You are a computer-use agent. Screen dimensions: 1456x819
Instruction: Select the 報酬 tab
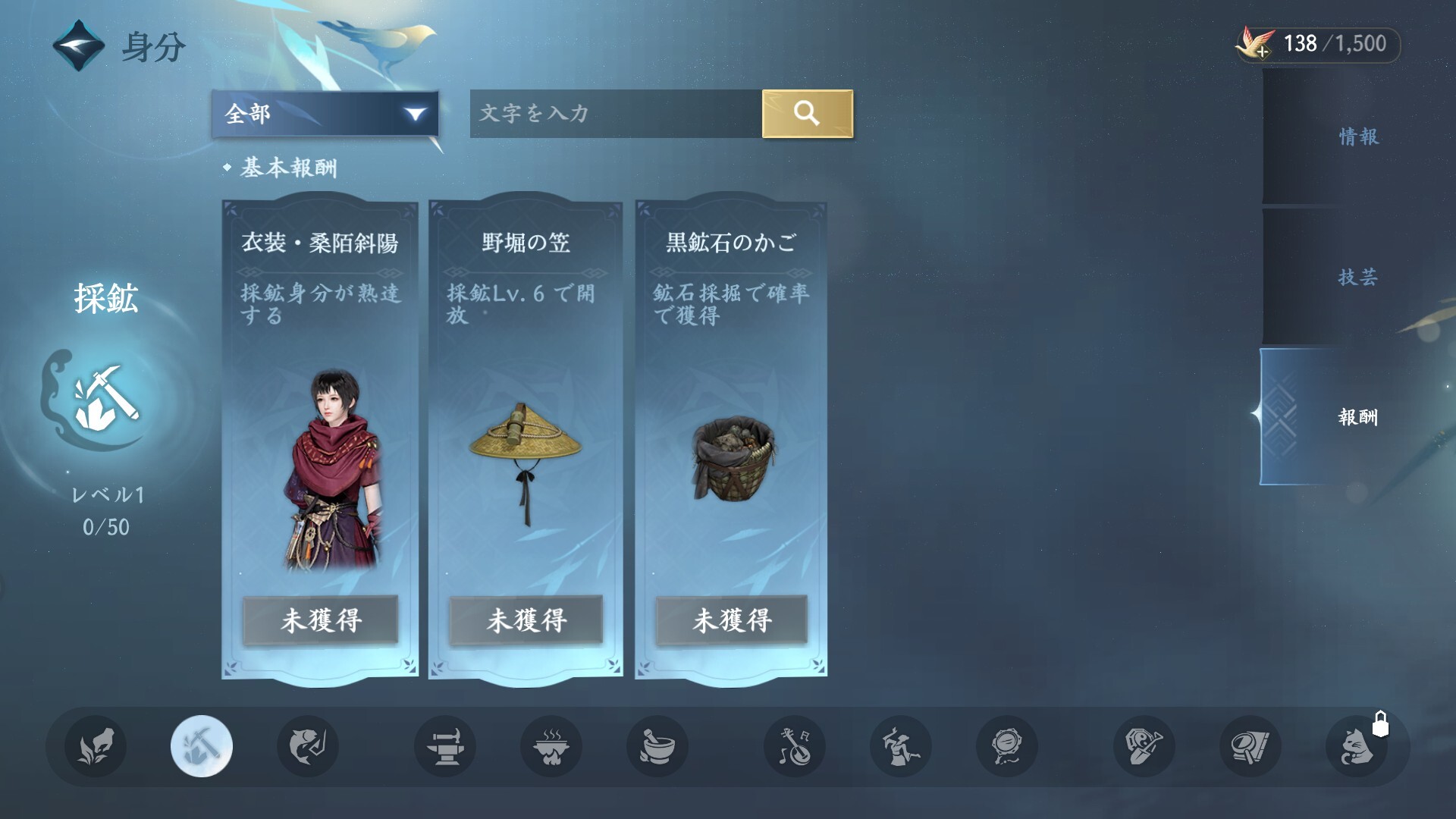[1357, 416]
